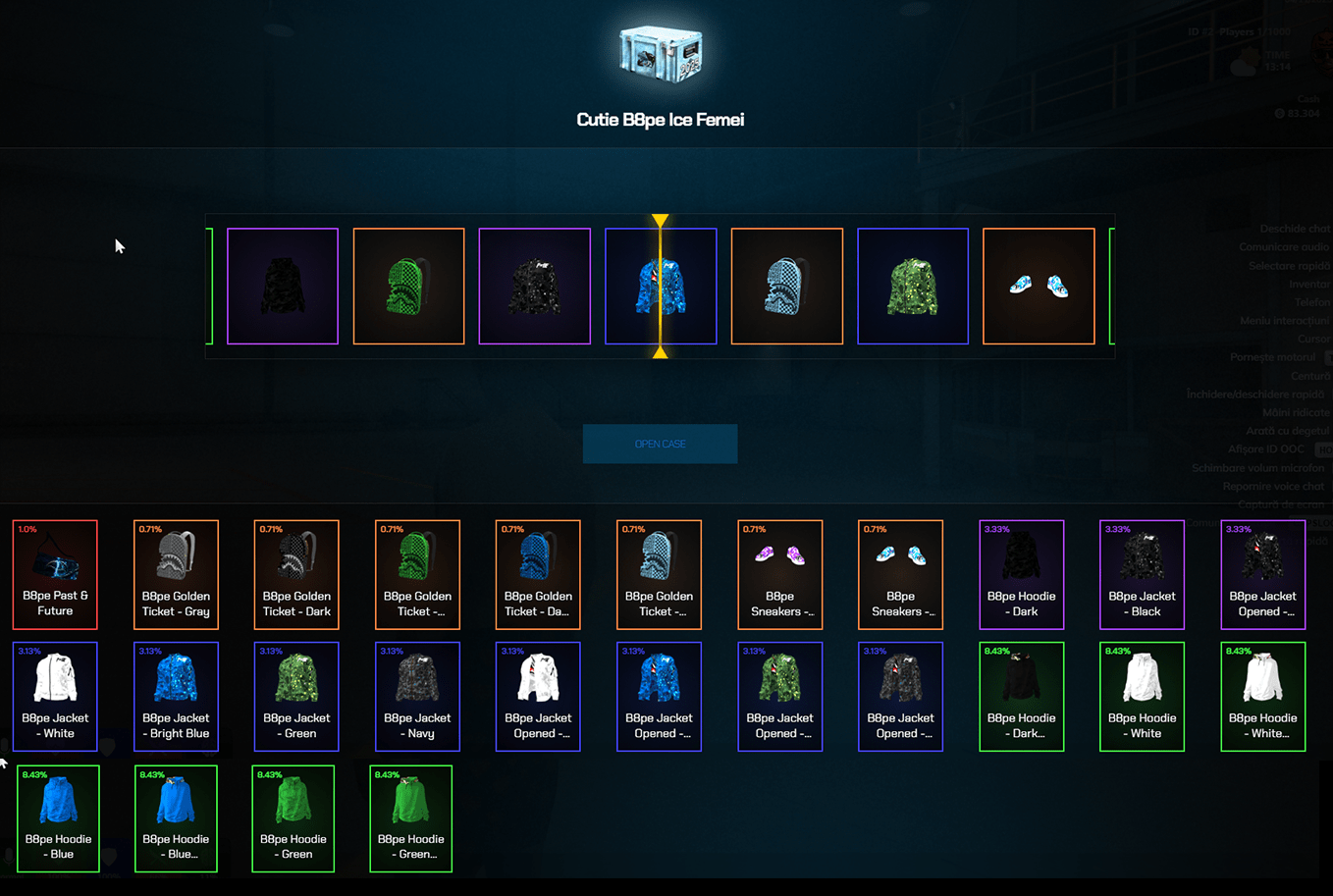Click the B8pe Golden Ticket - Dark backpack card
Screen dimensions: 1333x896
coord(295,574)
